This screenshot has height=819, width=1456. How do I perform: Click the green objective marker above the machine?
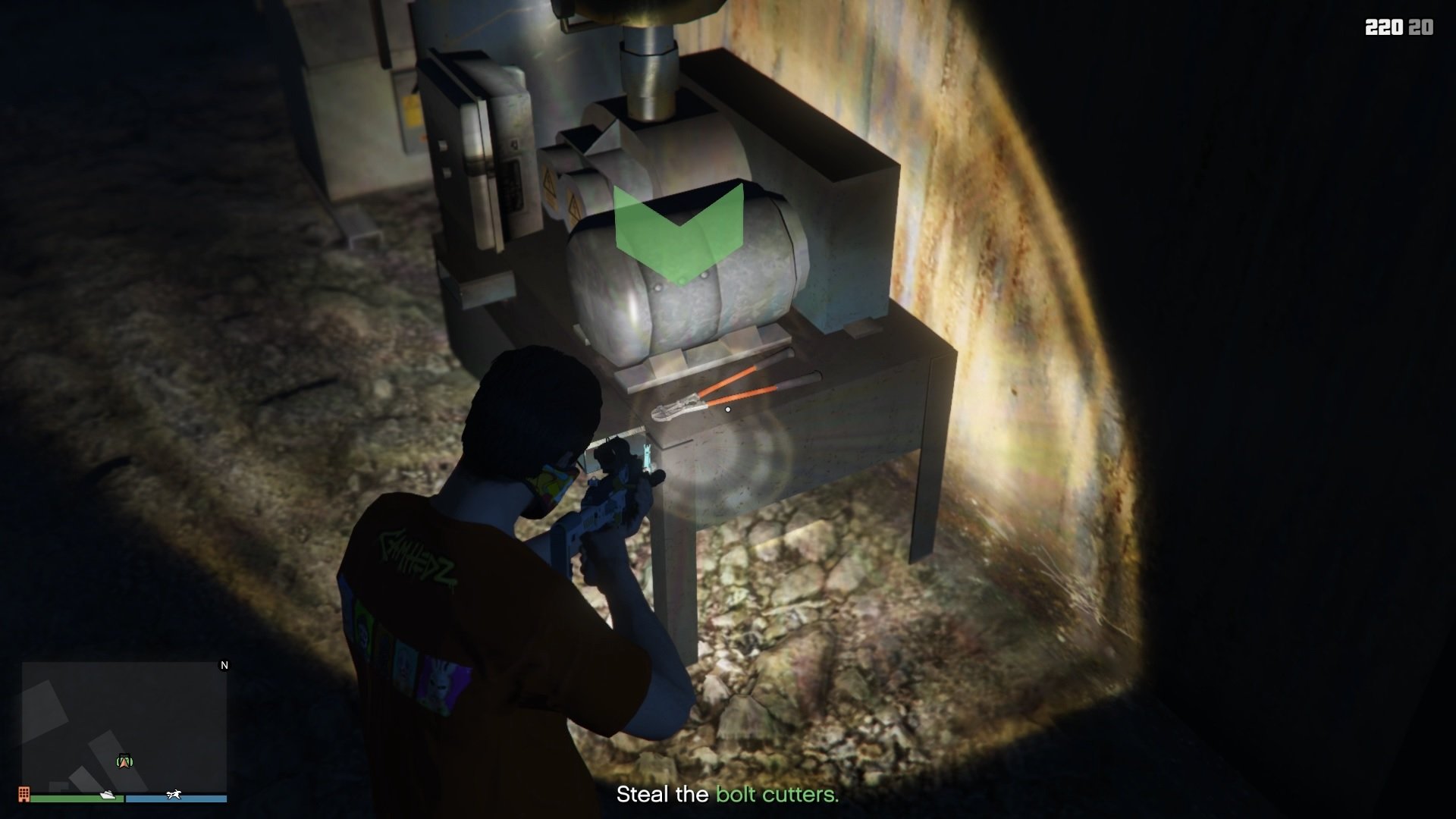(677, 227)
